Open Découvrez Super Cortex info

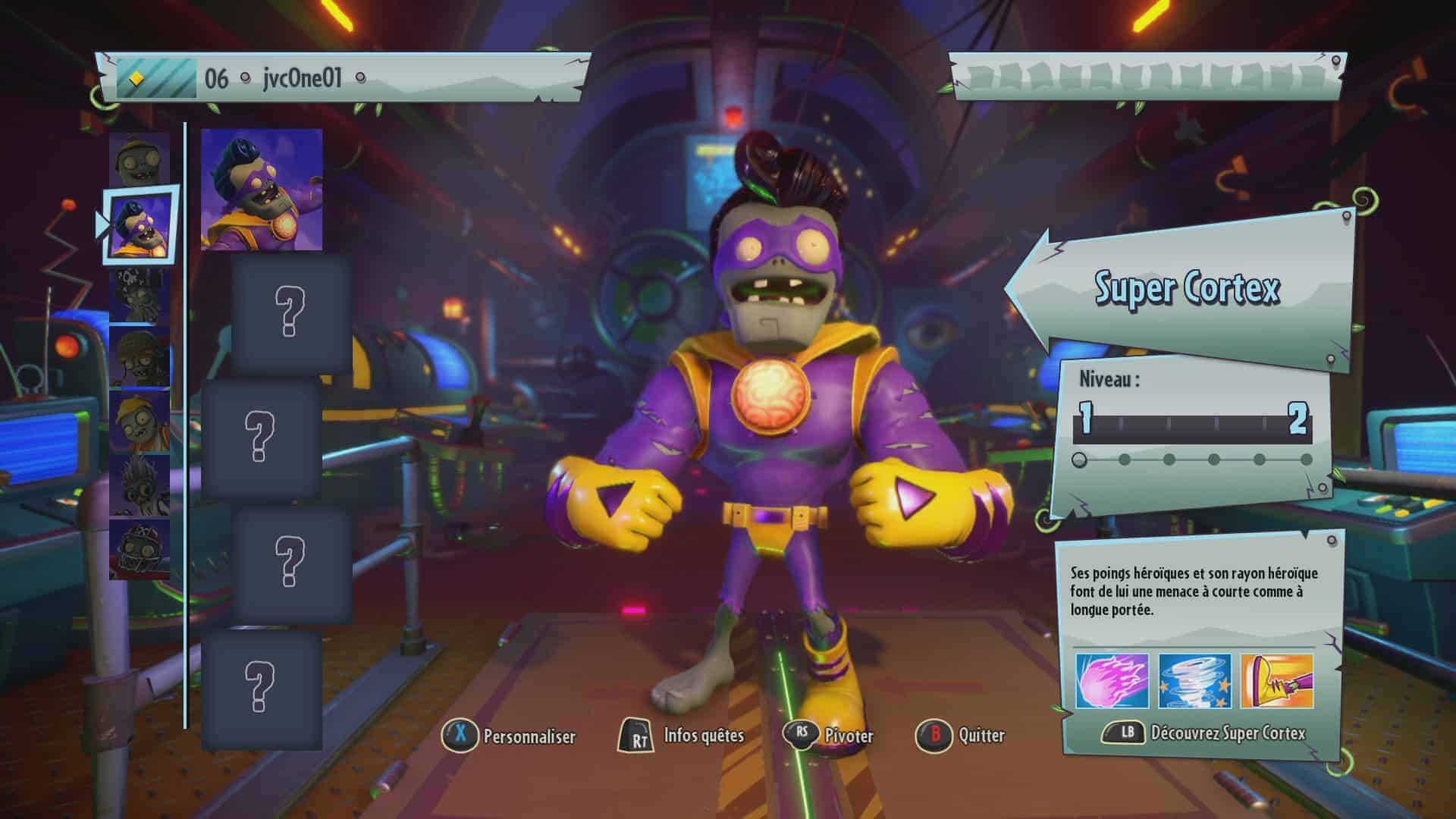point(1206,733)
